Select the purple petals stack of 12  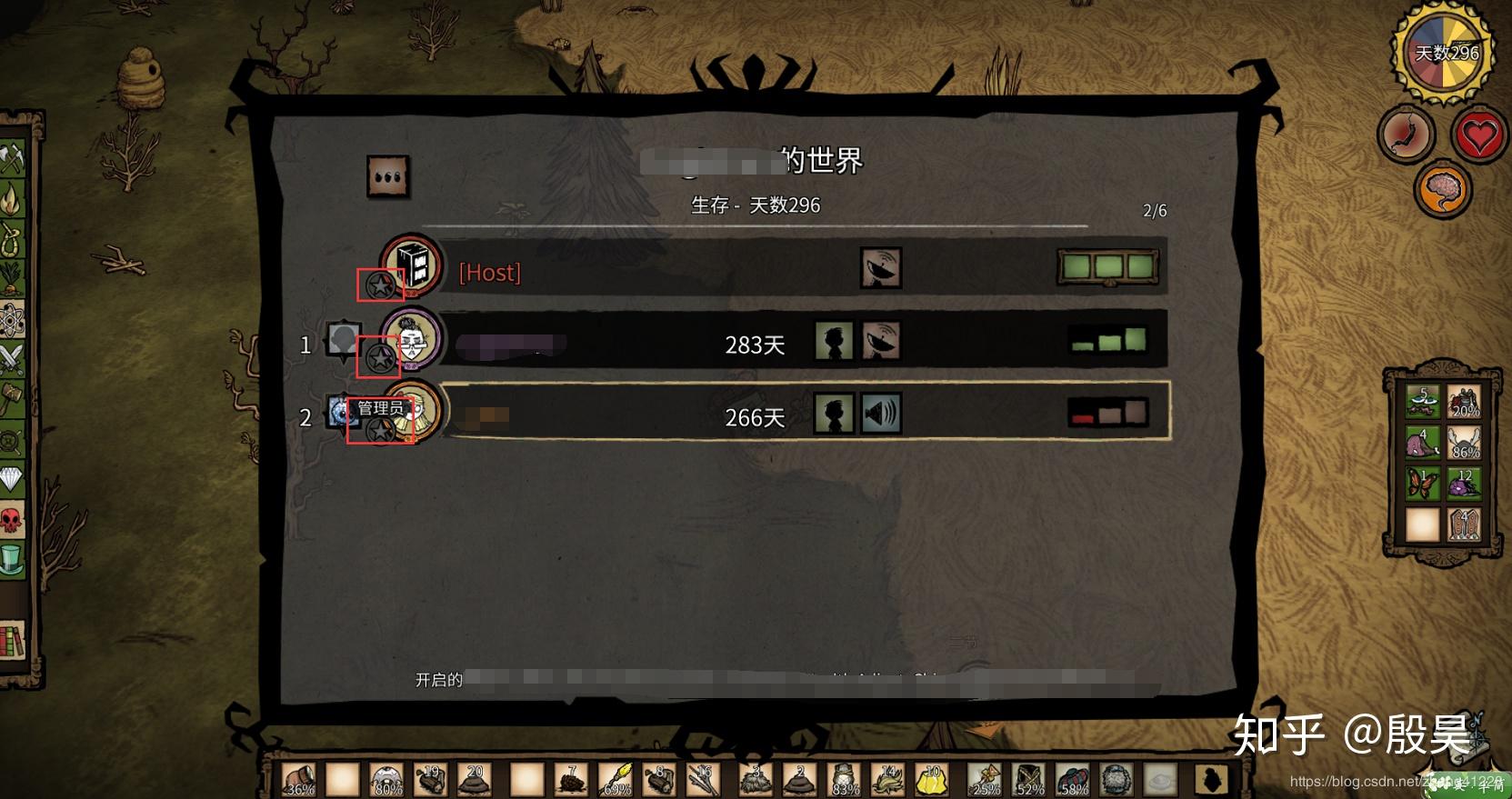(1463, 482)
